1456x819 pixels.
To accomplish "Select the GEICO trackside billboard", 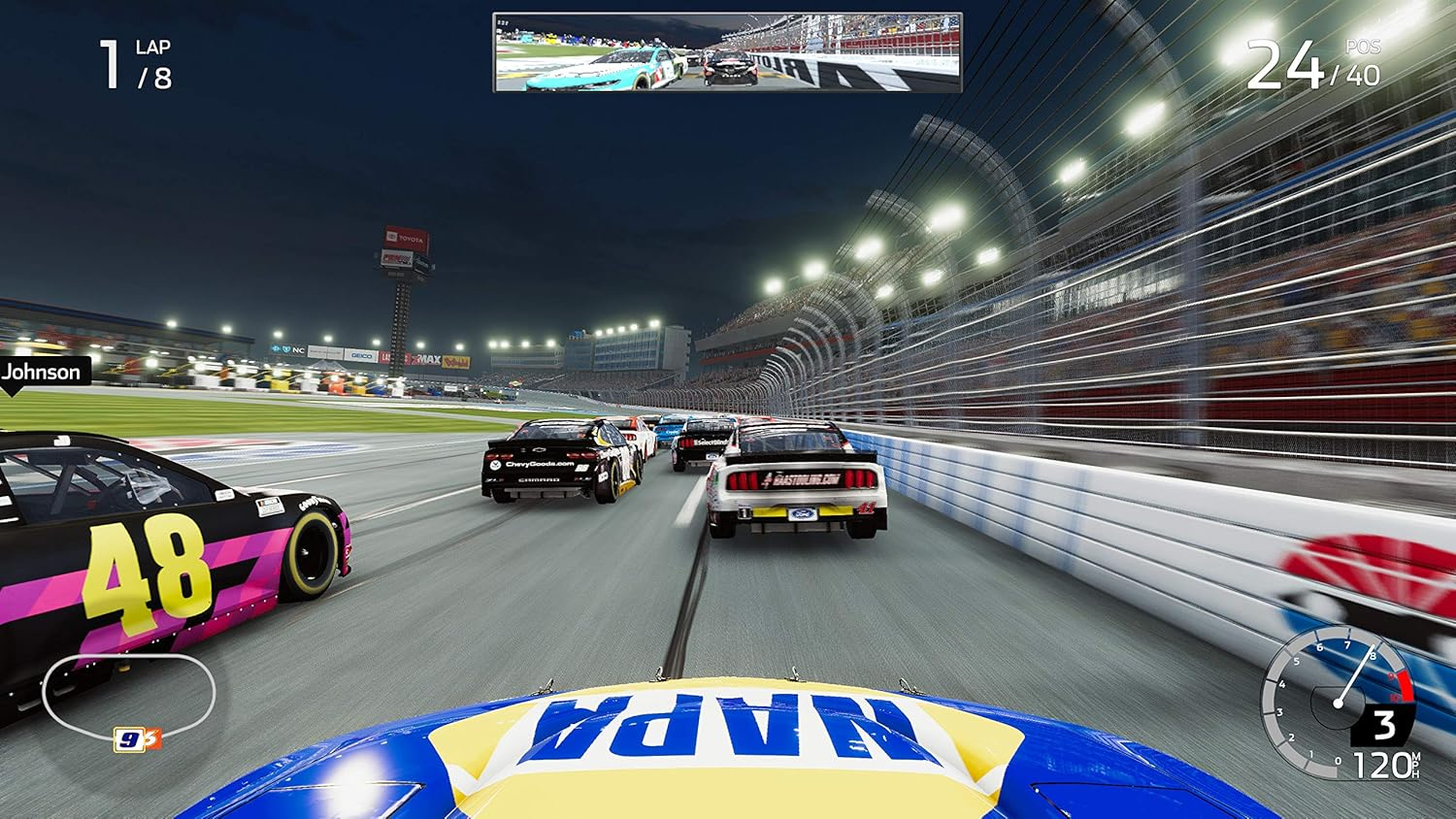I will (x=361, y=354).
